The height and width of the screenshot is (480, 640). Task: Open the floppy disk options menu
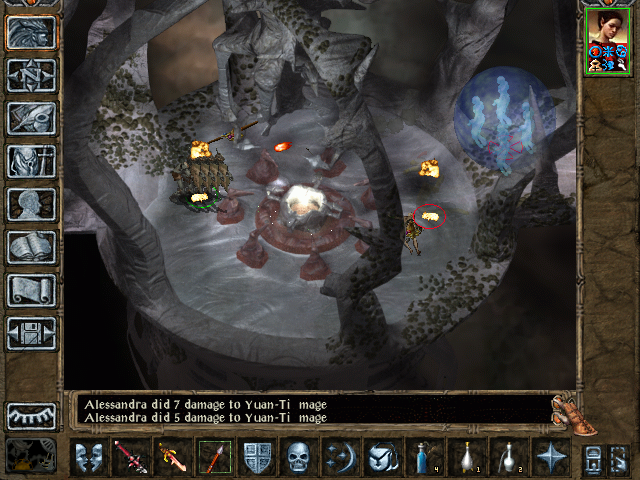click(31, 333)
